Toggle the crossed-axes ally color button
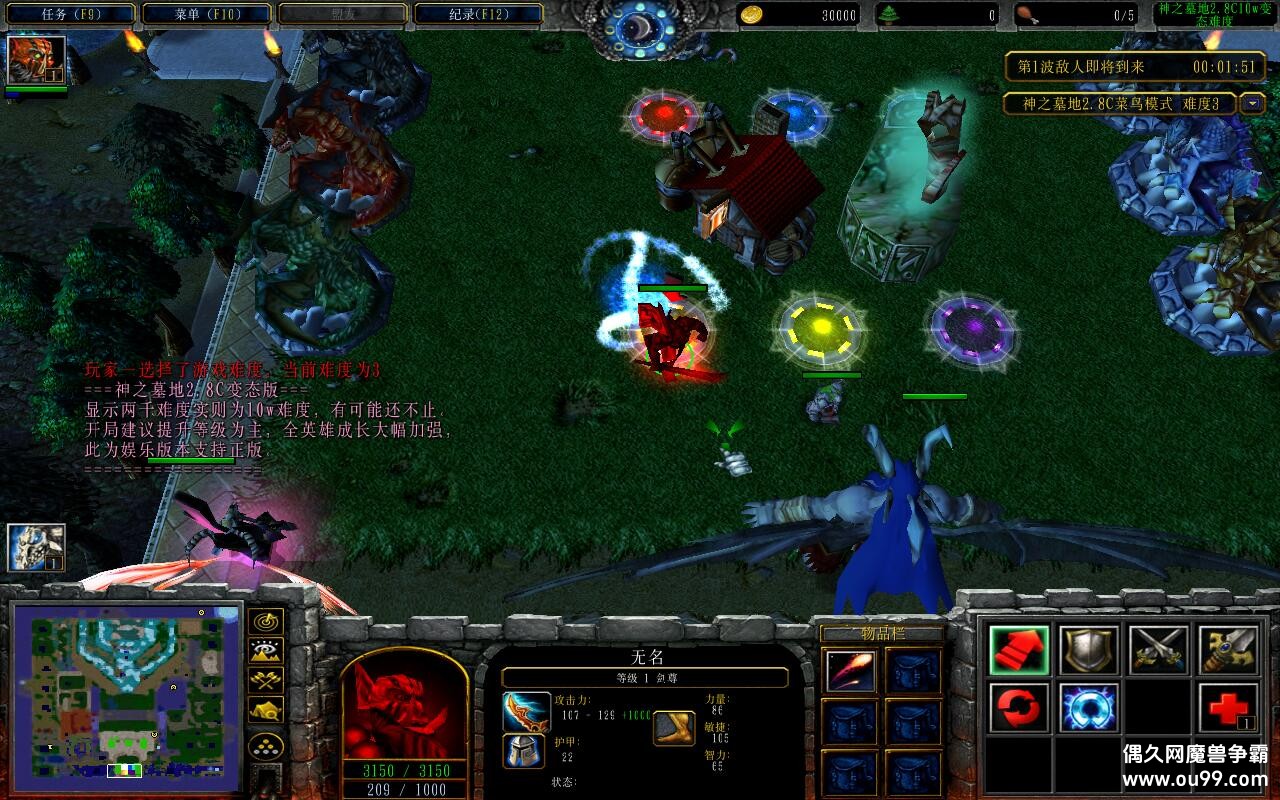1280x800 pixels. 265,680
